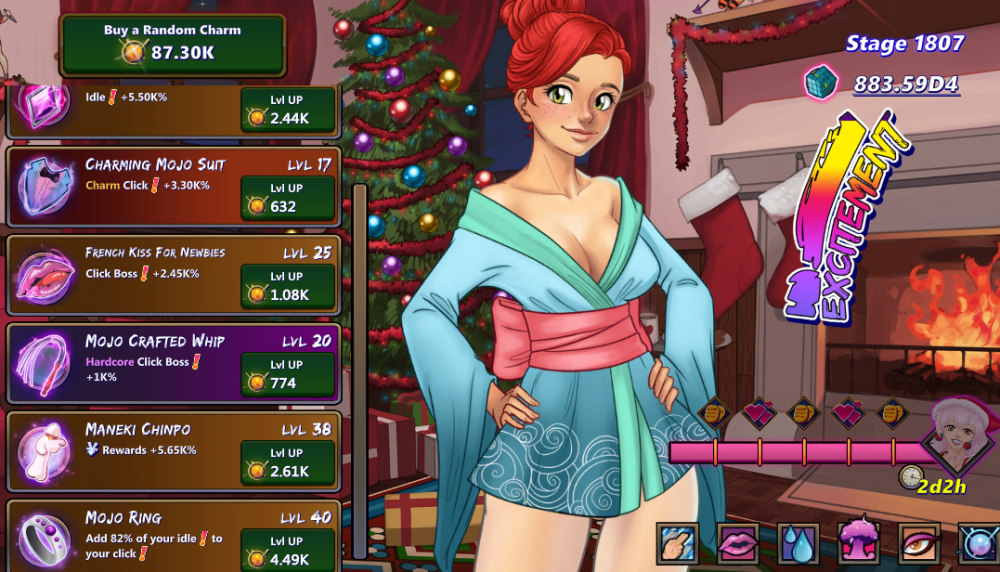Activate the pink mushroom cloud skill
Screen dimensions: 1000x572
(x=858, y=543)
